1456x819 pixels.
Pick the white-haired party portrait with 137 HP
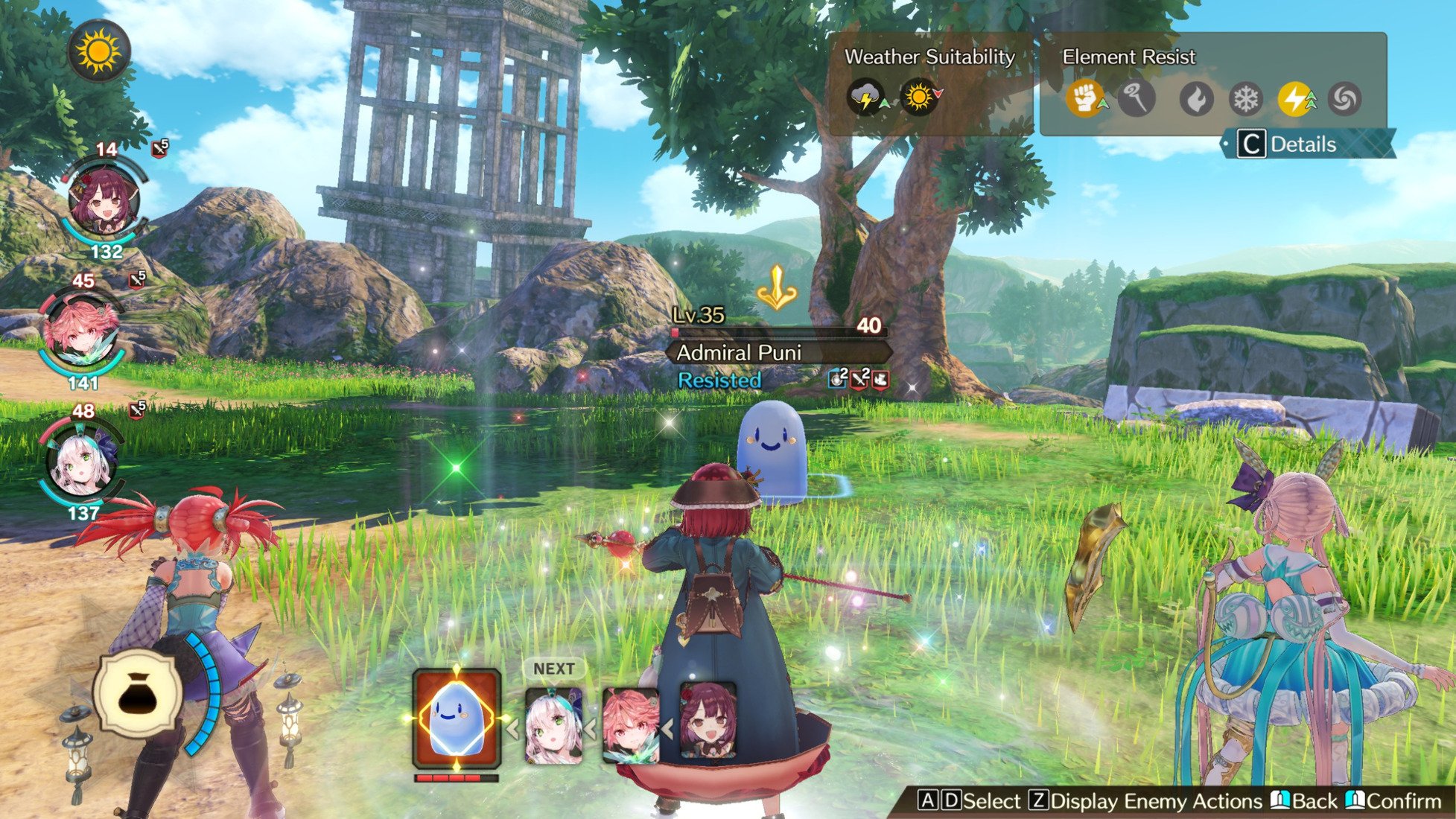(x=81, y=460)
